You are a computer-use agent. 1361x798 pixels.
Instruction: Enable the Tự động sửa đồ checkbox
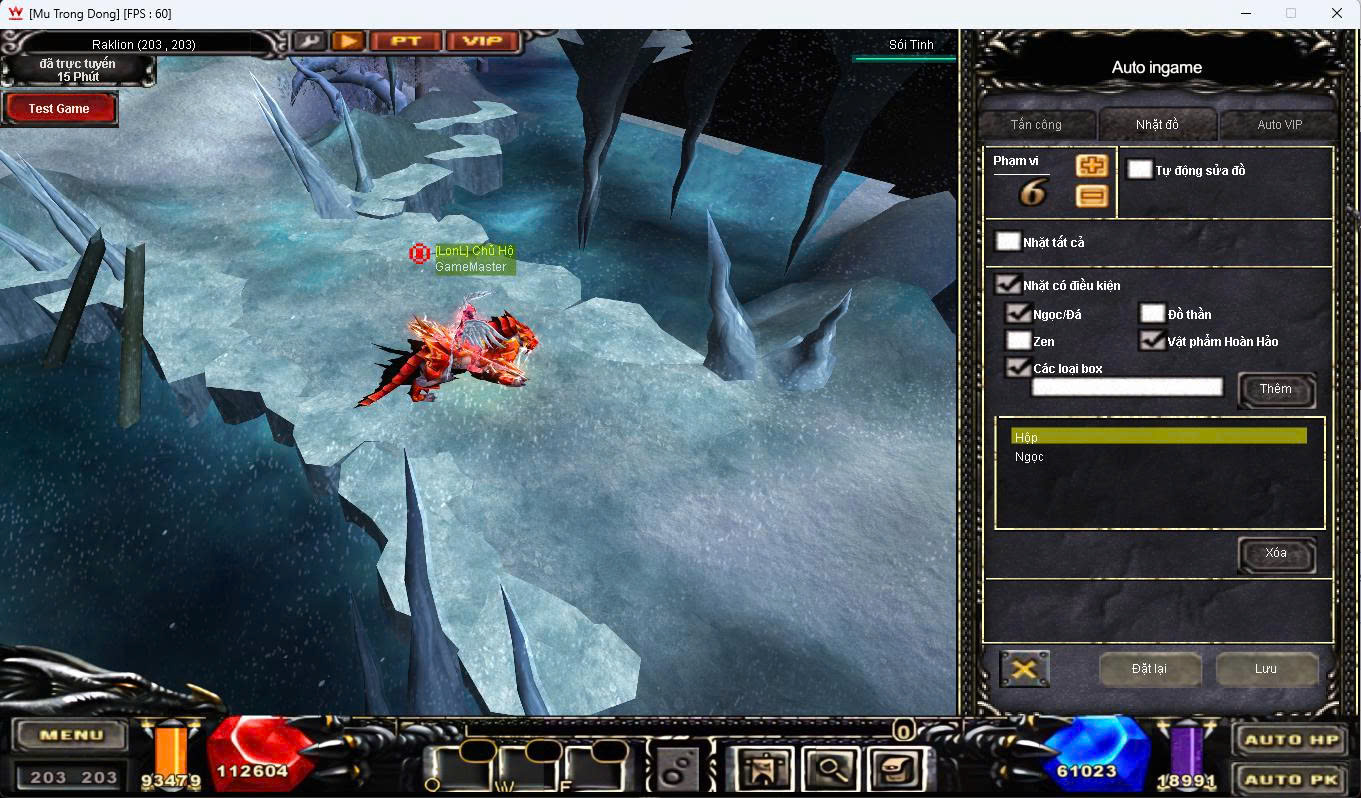[1140, 170]
